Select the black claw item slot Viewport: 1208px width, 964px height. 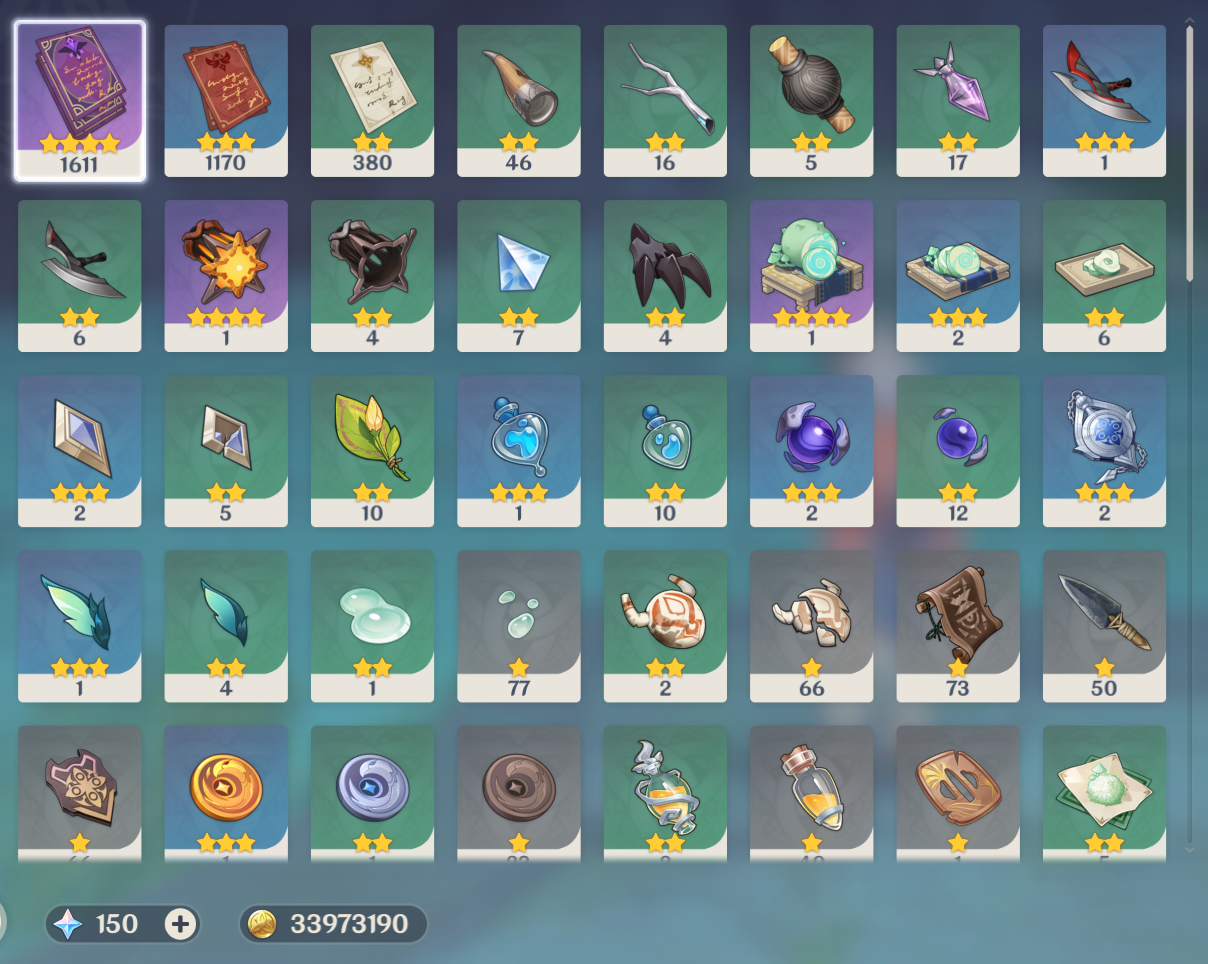click(665, 275)
